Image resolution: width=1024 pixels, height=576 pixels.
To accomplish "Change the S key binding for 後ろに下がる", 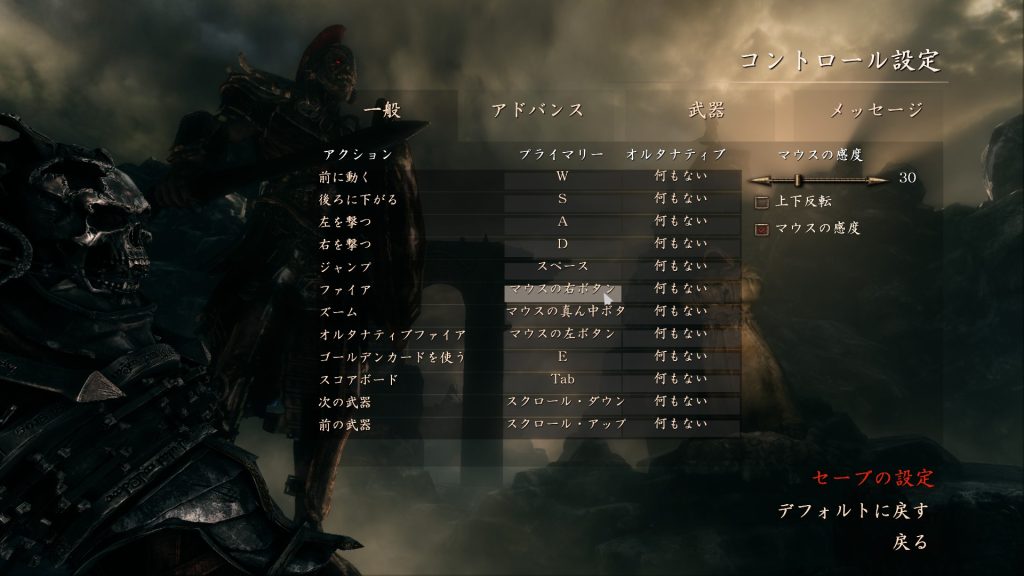I will pos(562,199).
